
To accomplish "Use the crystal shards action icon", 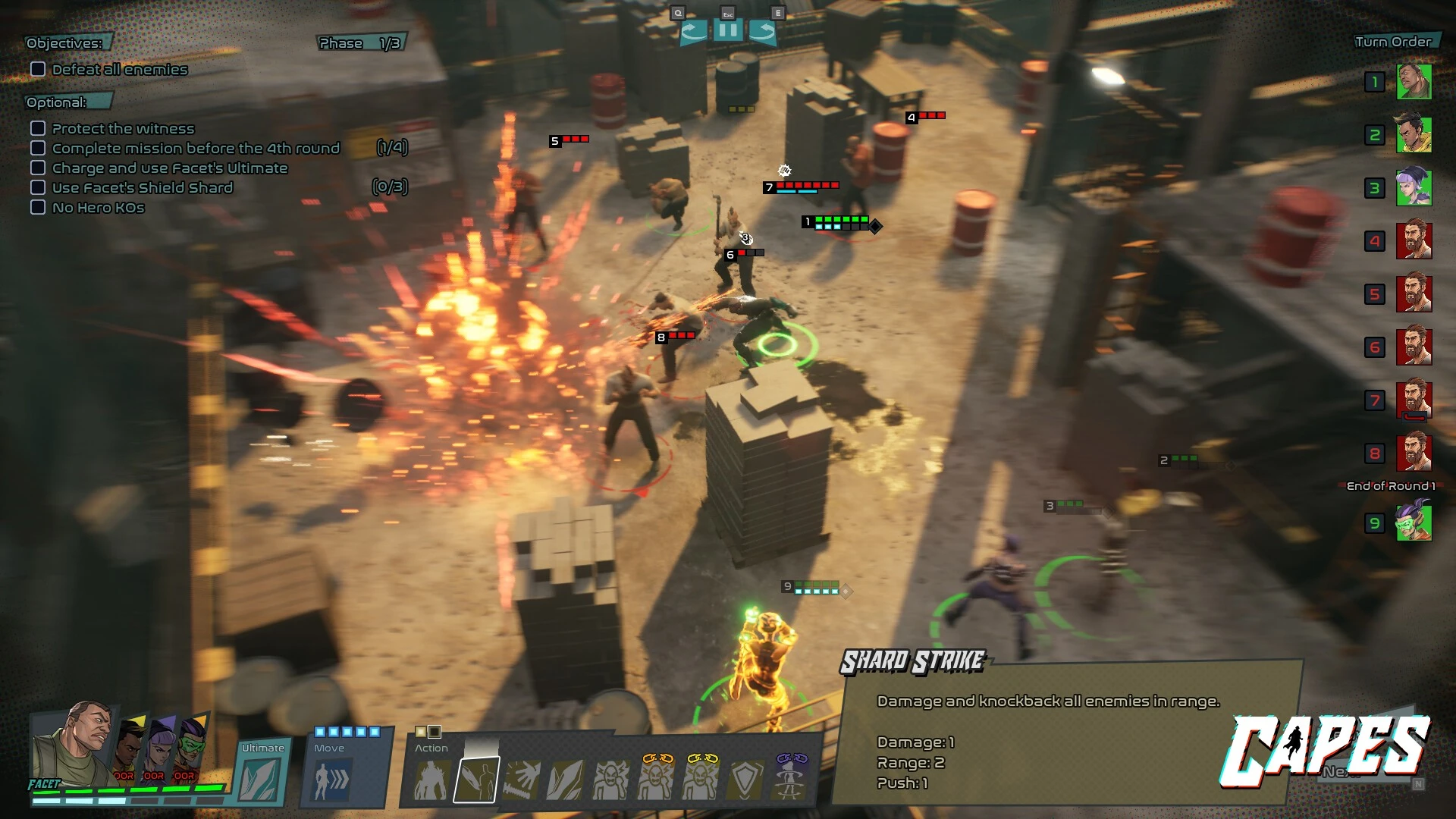I will [x=566, y=780].
